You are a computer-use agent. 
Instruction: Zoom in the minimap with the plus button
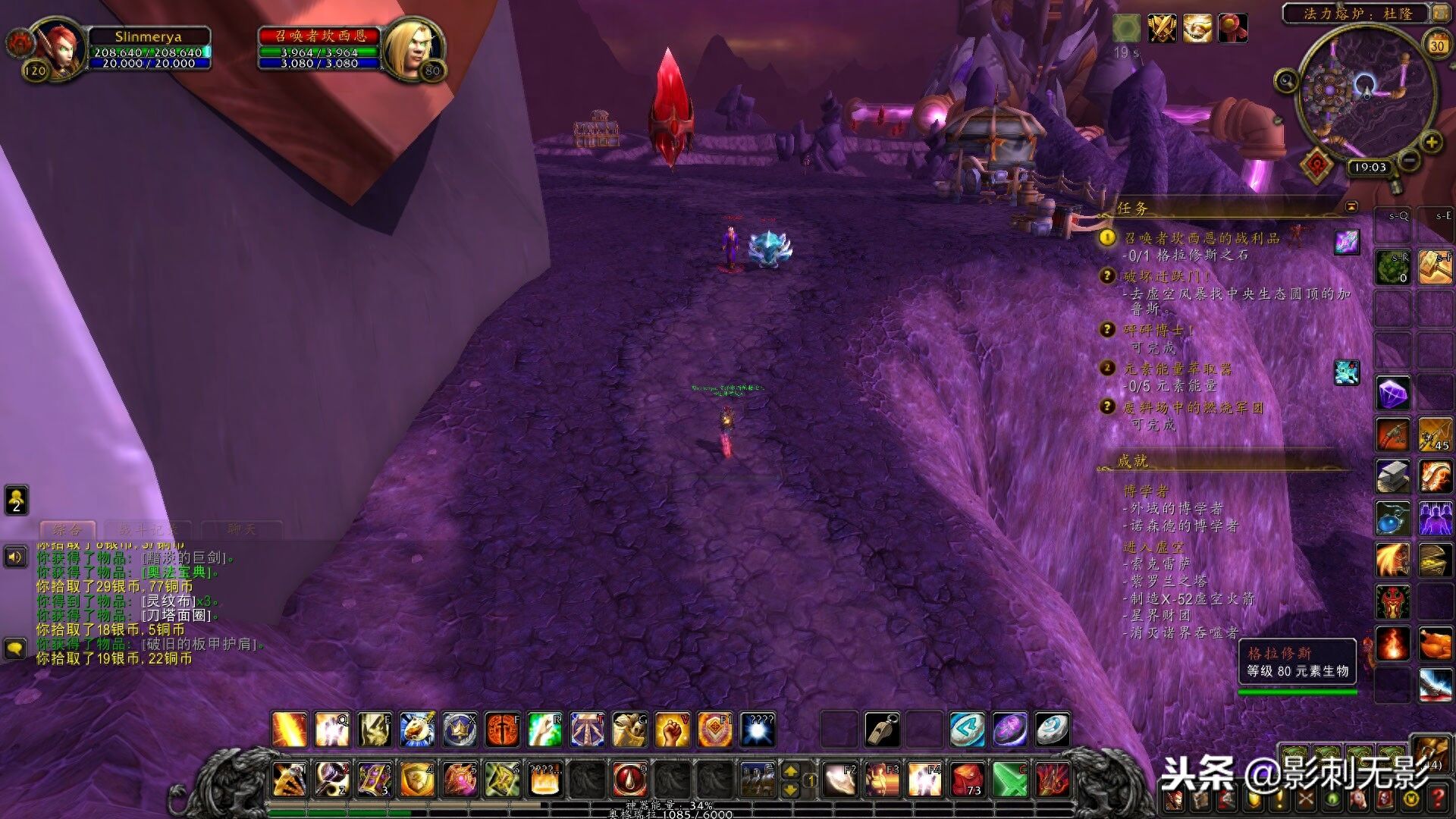click(x=1431, y=142)
